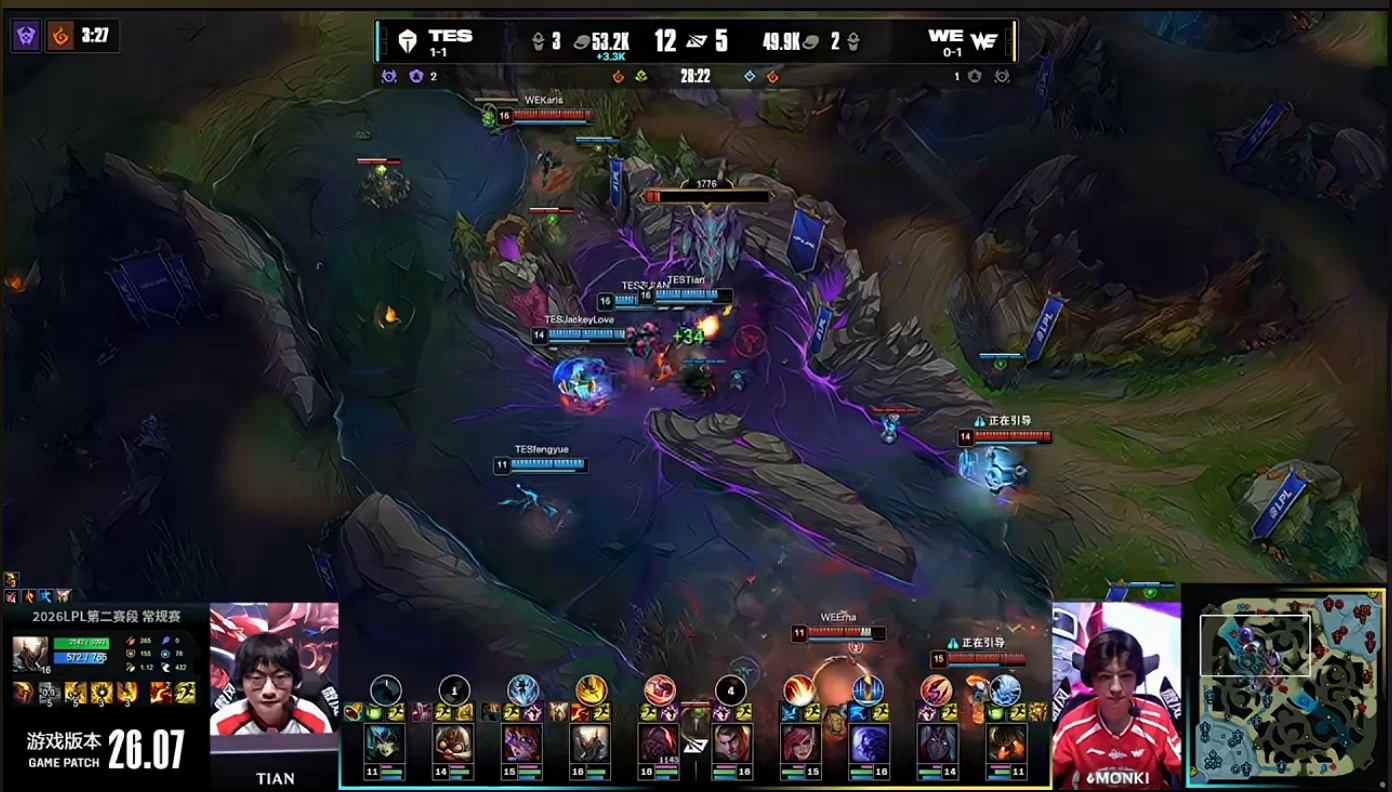
Task: Select the goggled level 14 champion portrait
Action: pos(453,744)
